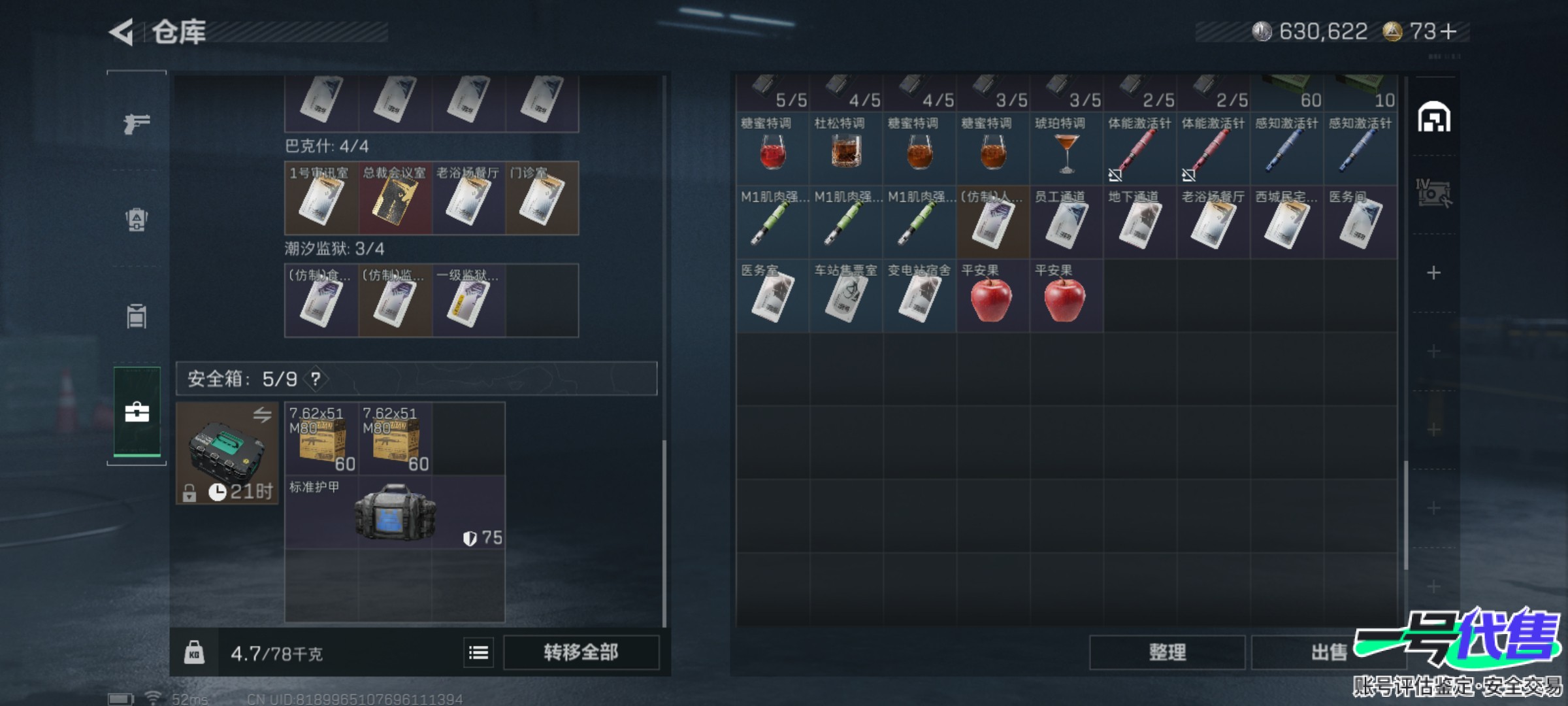Swap the safe box container

pyautogui.click(x=262, y=415)
